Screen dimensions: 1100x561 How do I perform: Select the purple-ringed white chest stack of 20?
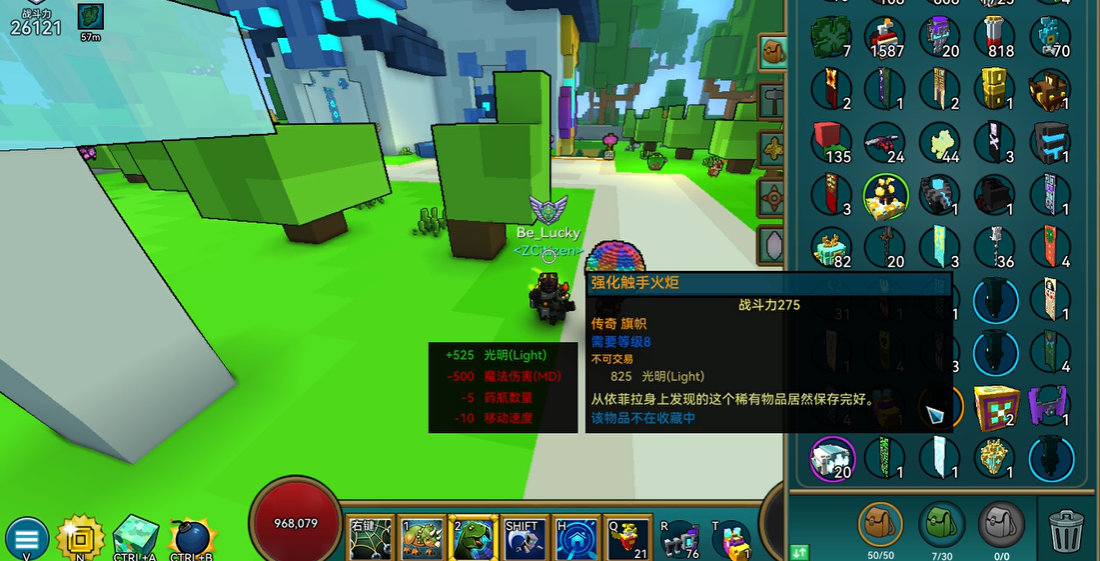tap(832, 458)
